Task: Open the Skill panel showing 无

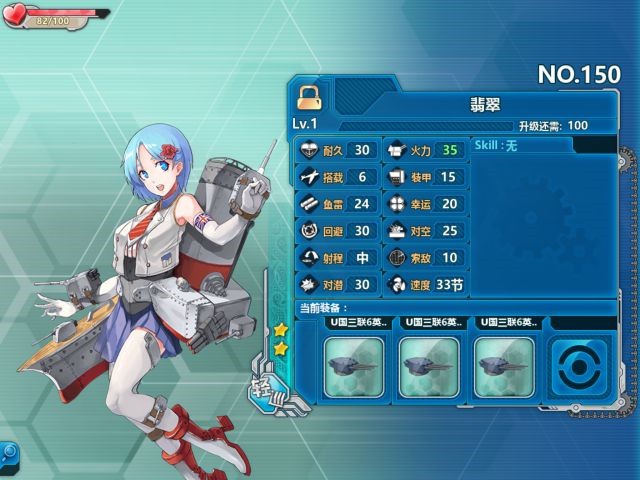Action: pos(521,146)
